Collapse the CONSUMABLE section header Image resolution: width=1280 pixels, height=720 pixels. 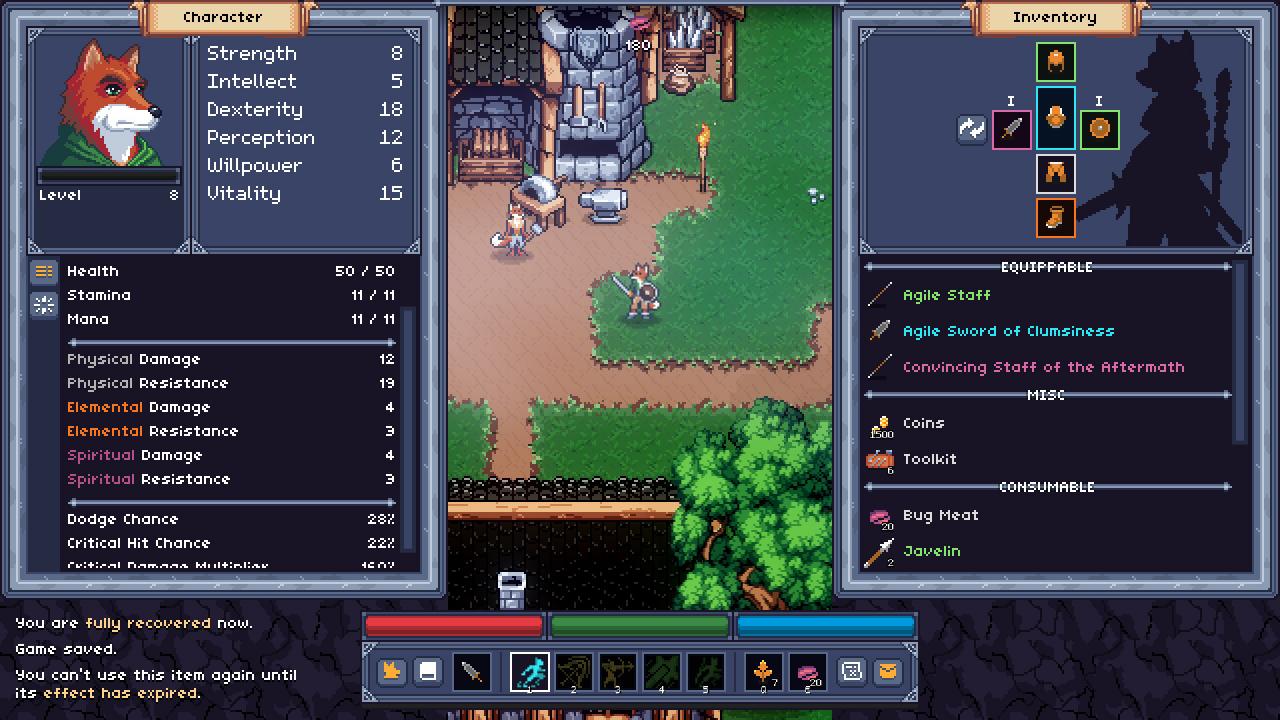[1048, 487]
